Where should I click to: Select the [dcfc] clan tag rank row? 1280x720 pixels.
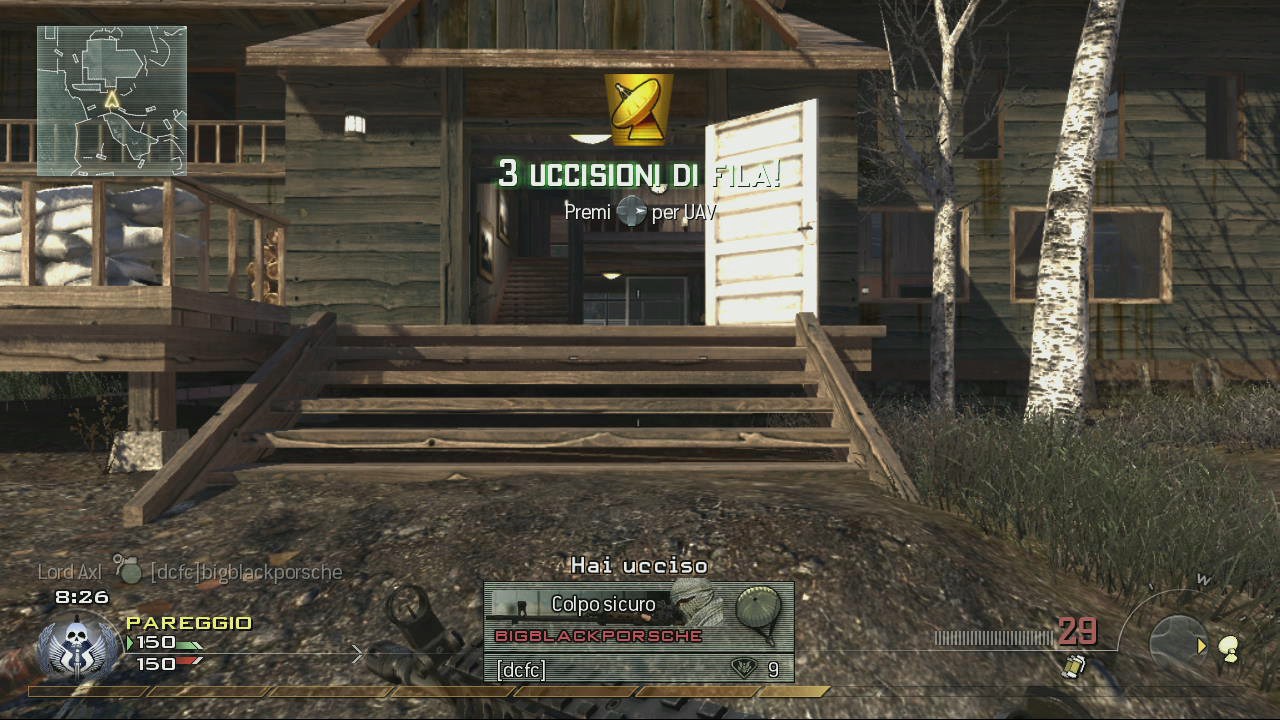click(638, 669)
